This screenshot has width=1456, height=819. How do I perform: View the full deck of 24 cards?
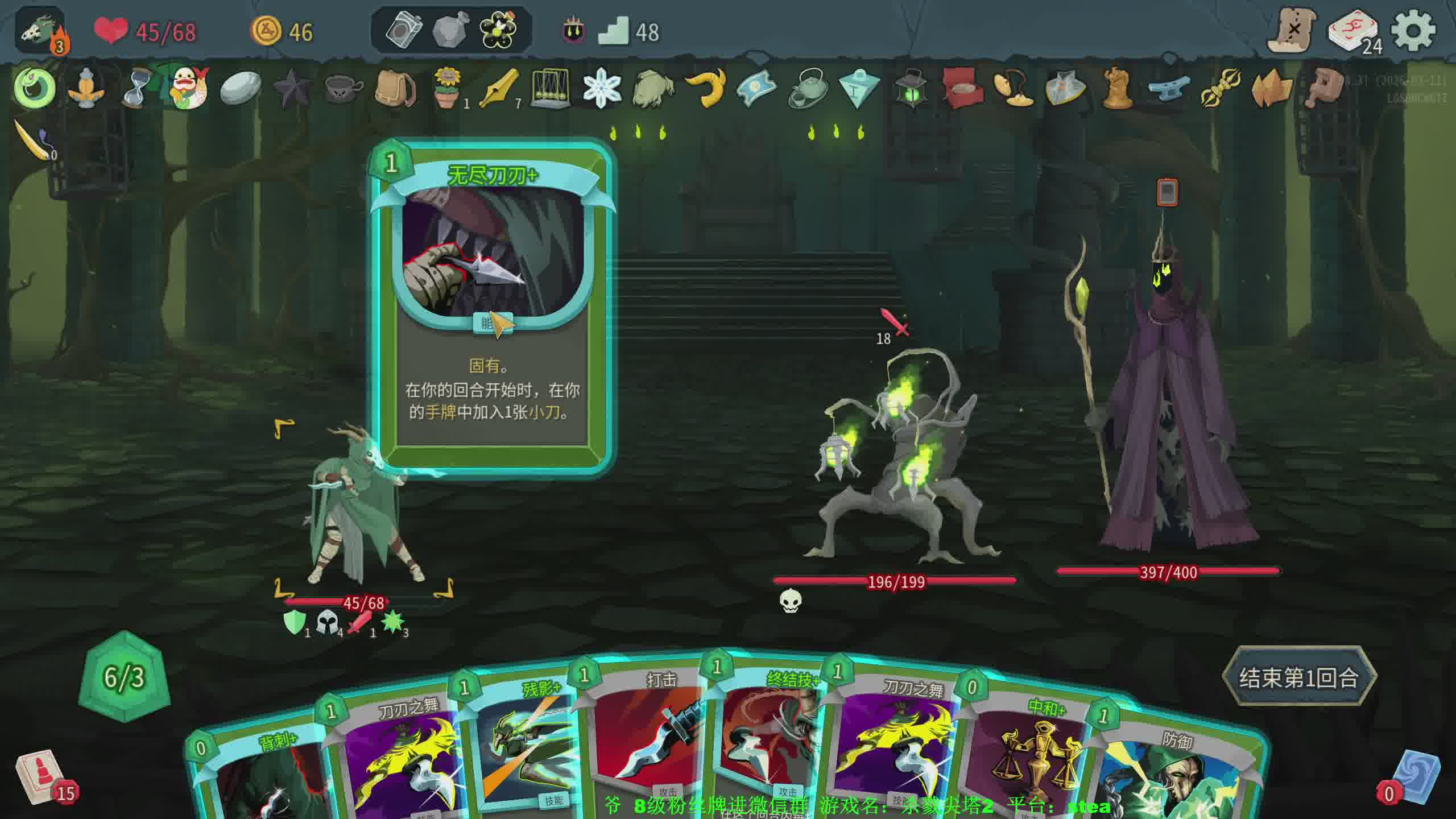pyautogui.click(x=1354, y=31)
